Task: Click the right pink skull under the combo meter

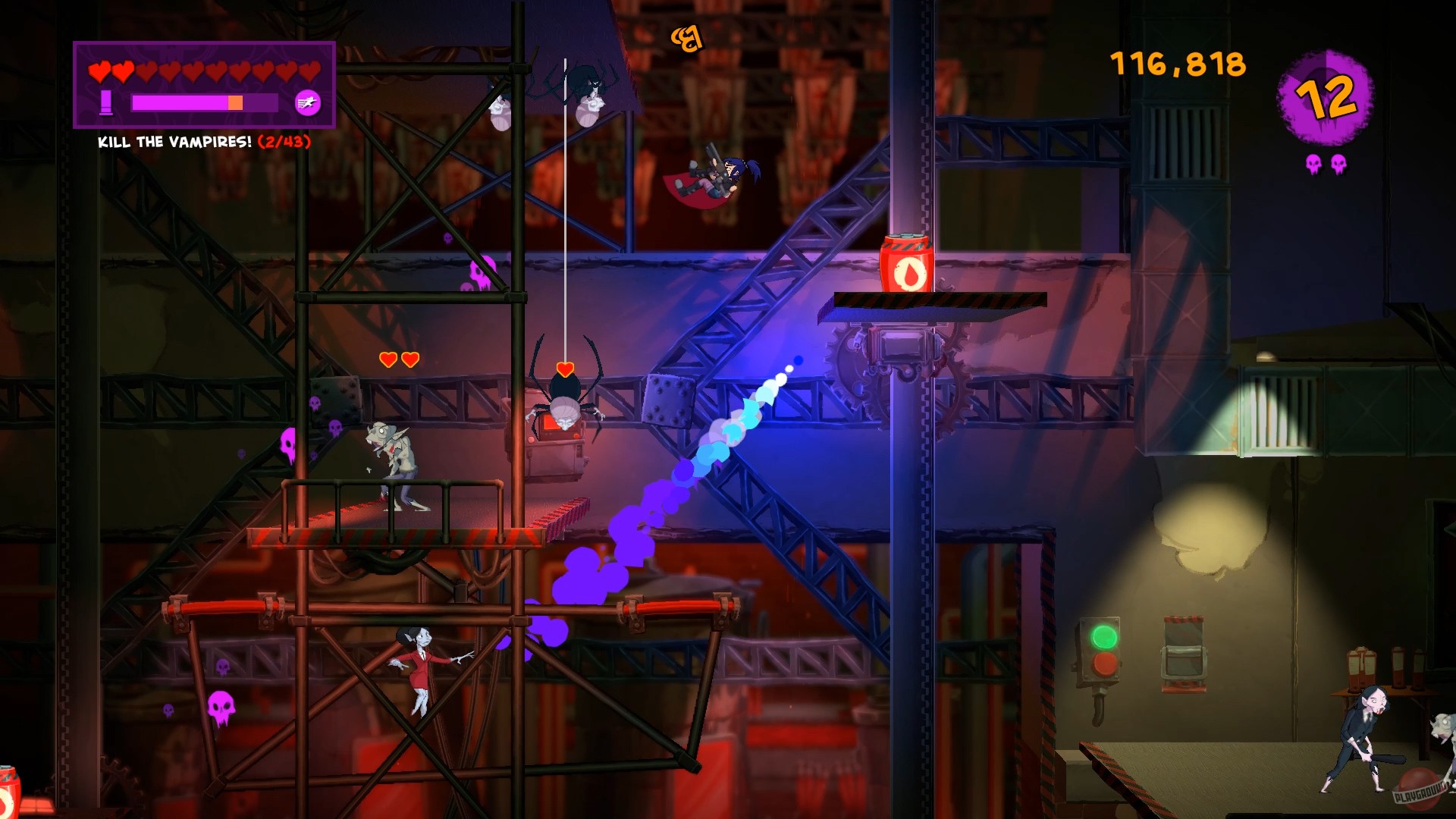Action: tap(1339, 162)
